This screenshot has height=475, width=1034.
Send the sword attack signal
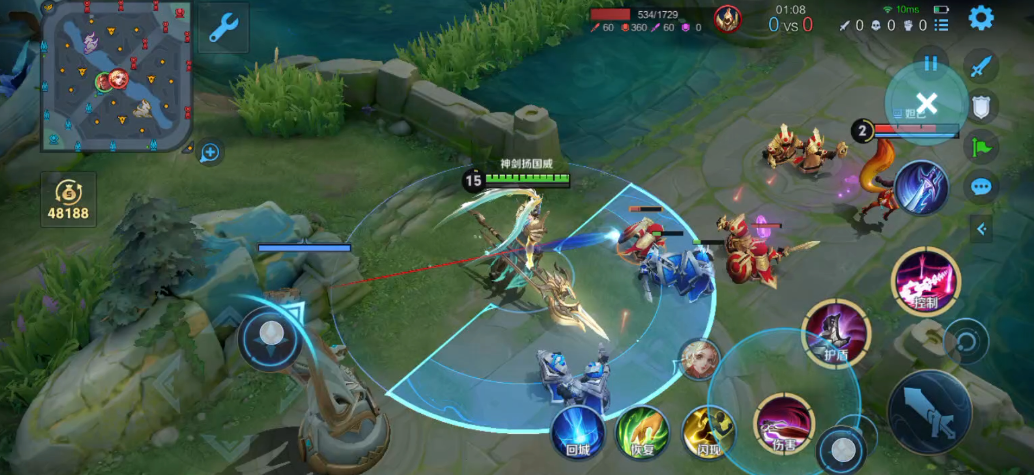(x=982, y=67)
